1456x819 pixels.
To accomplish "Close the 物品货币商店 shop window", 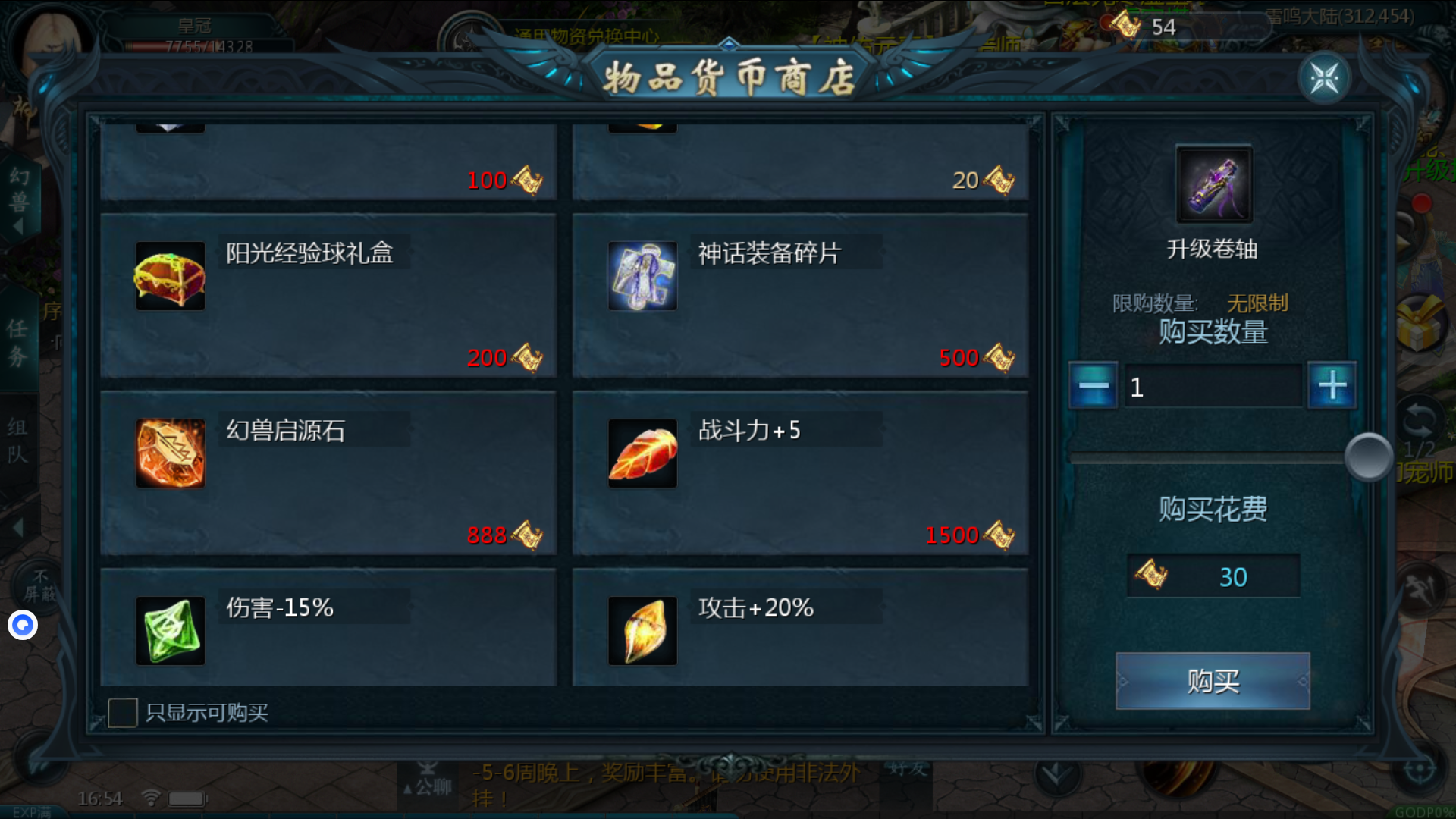I will point(1324,78).
